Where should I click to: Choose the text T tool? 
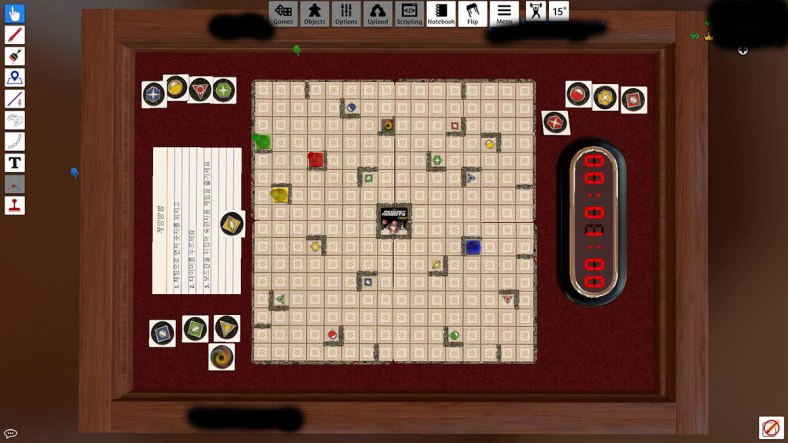coord(15,163)
